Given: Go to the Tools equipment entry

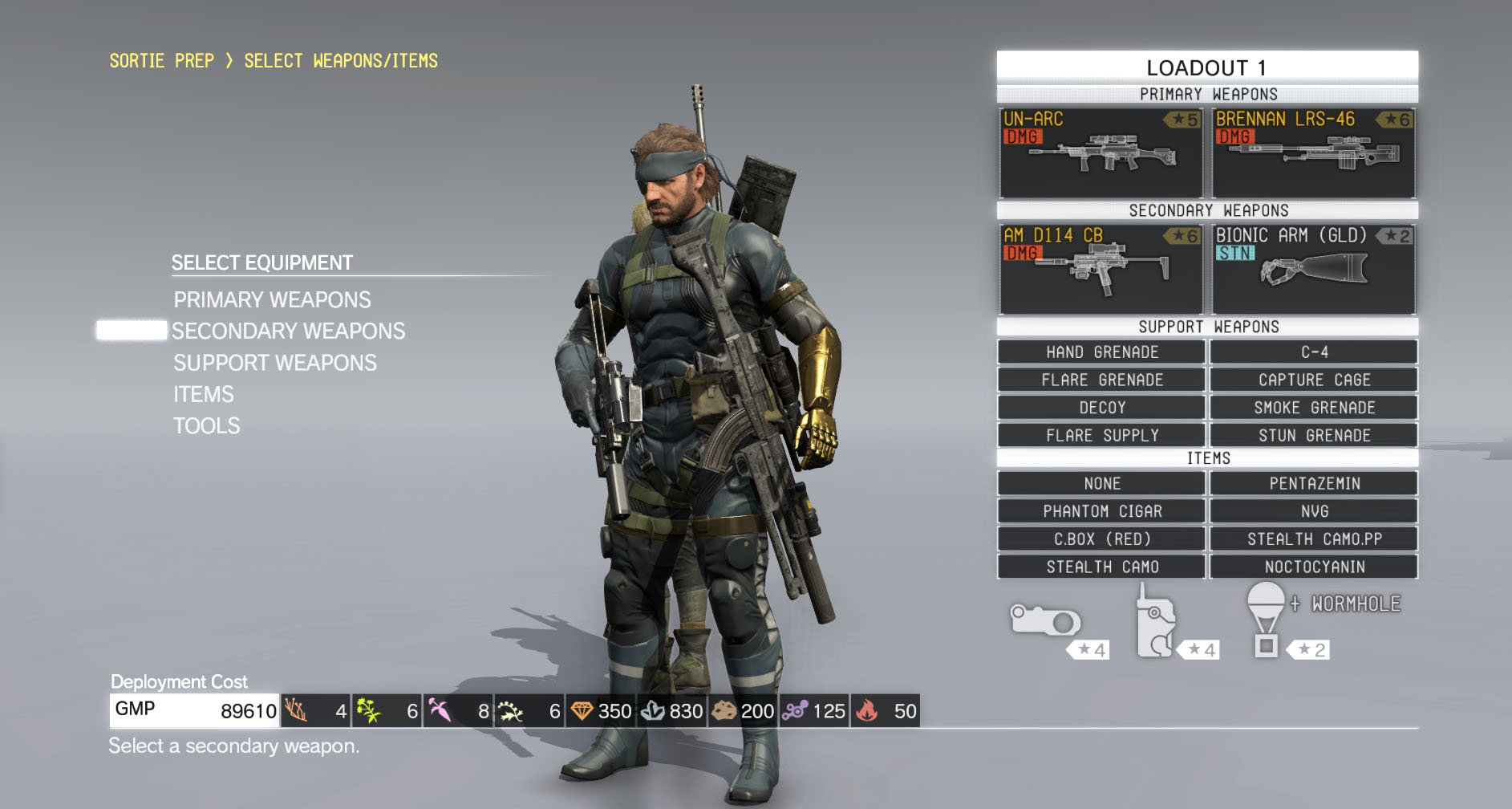Looking at the screenshot, I should [207, 425].
